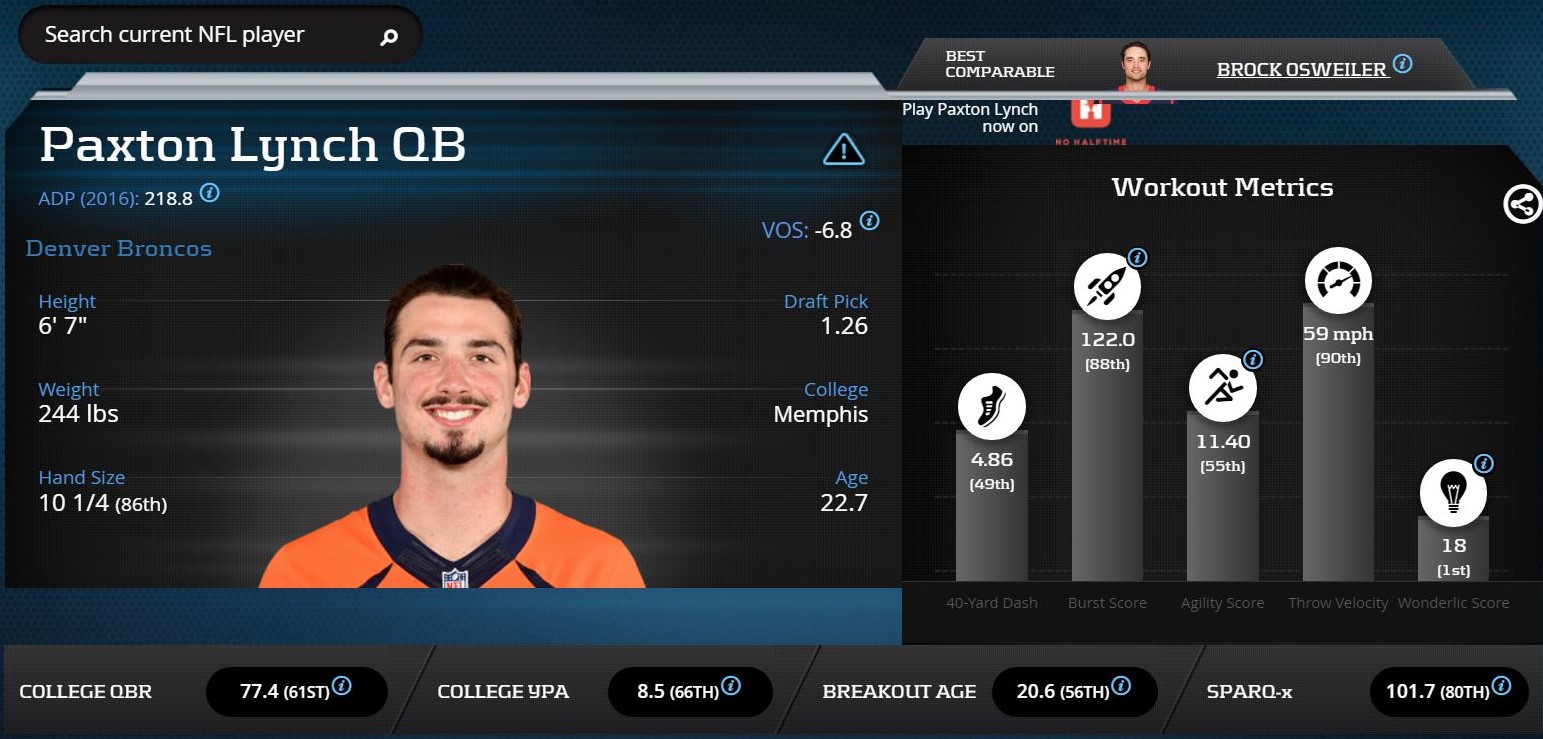Click the Wonderlic Score info icon
Viewport: 1543px width, 739px height.
point(1483,464)
